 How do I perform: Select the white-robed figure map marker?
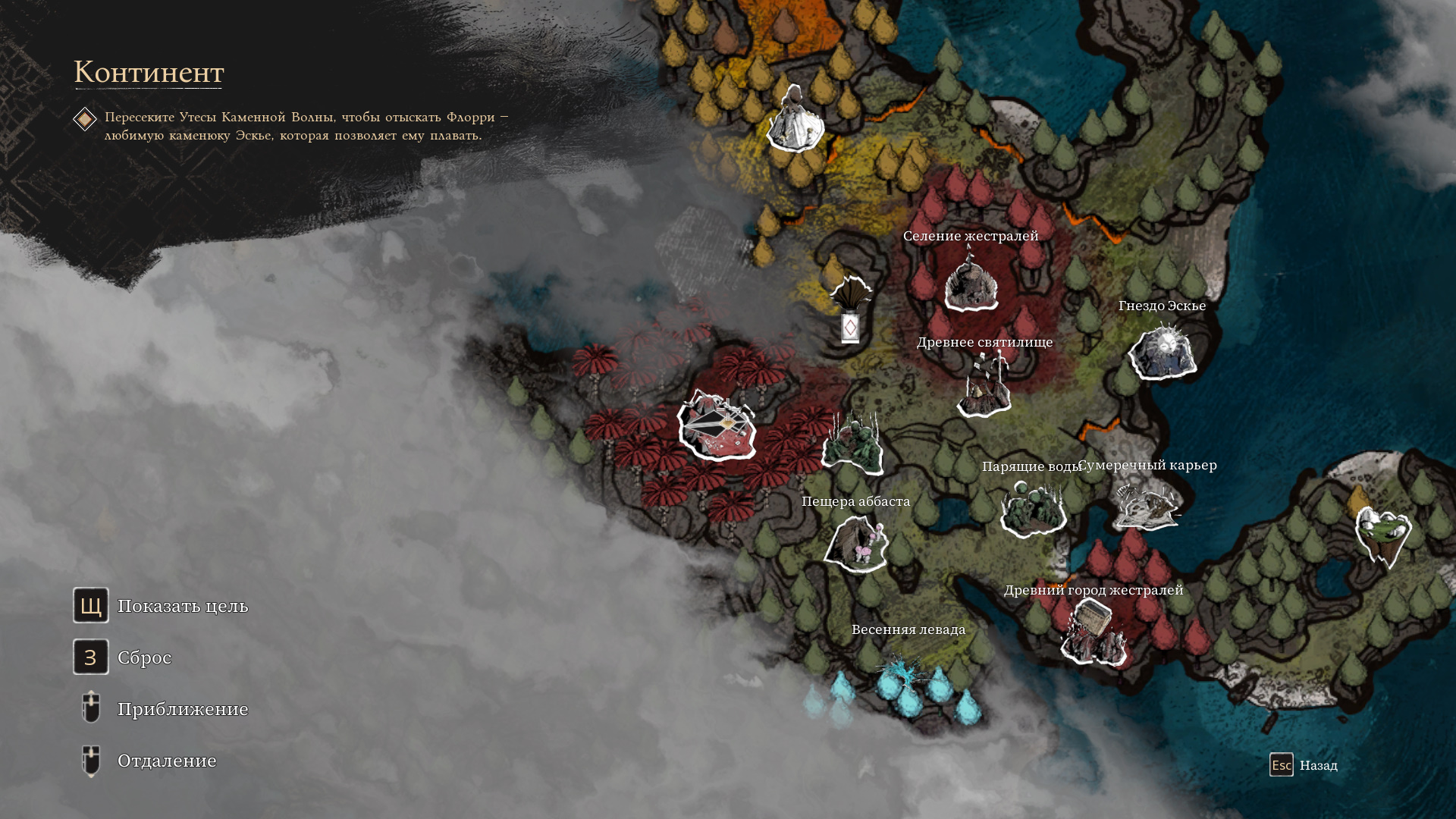[795, 121]
